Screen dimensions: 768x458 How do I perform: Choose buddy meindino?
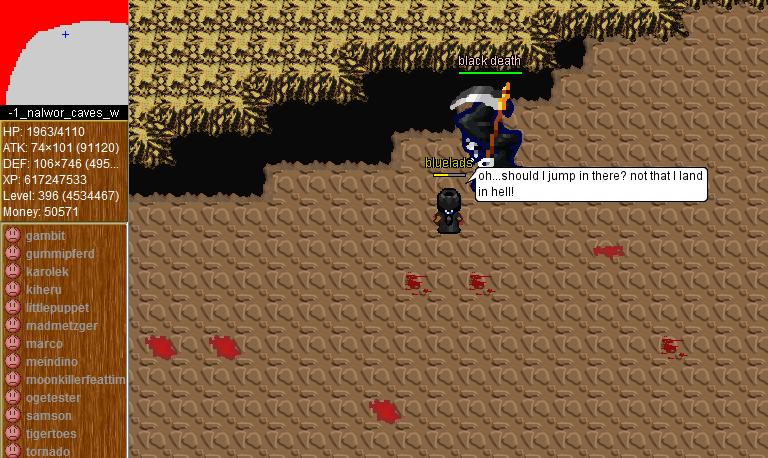(x=51, y=362)
